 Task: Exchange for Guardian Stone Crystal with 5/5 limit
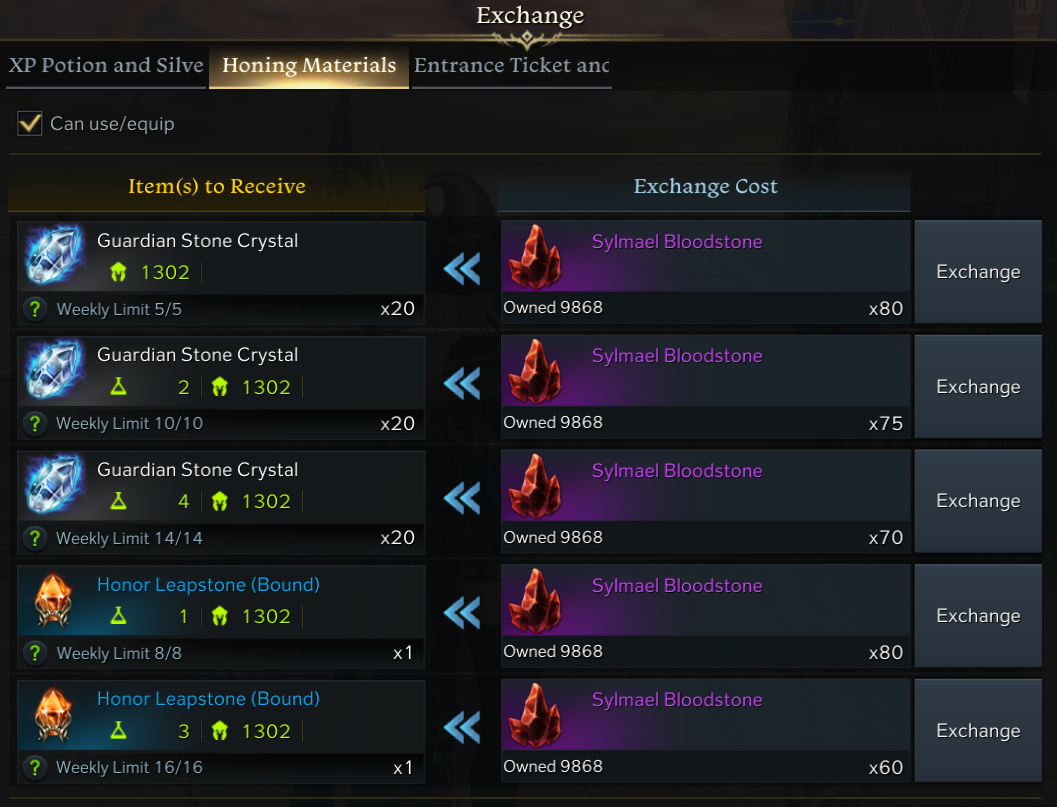pos(977,272)
